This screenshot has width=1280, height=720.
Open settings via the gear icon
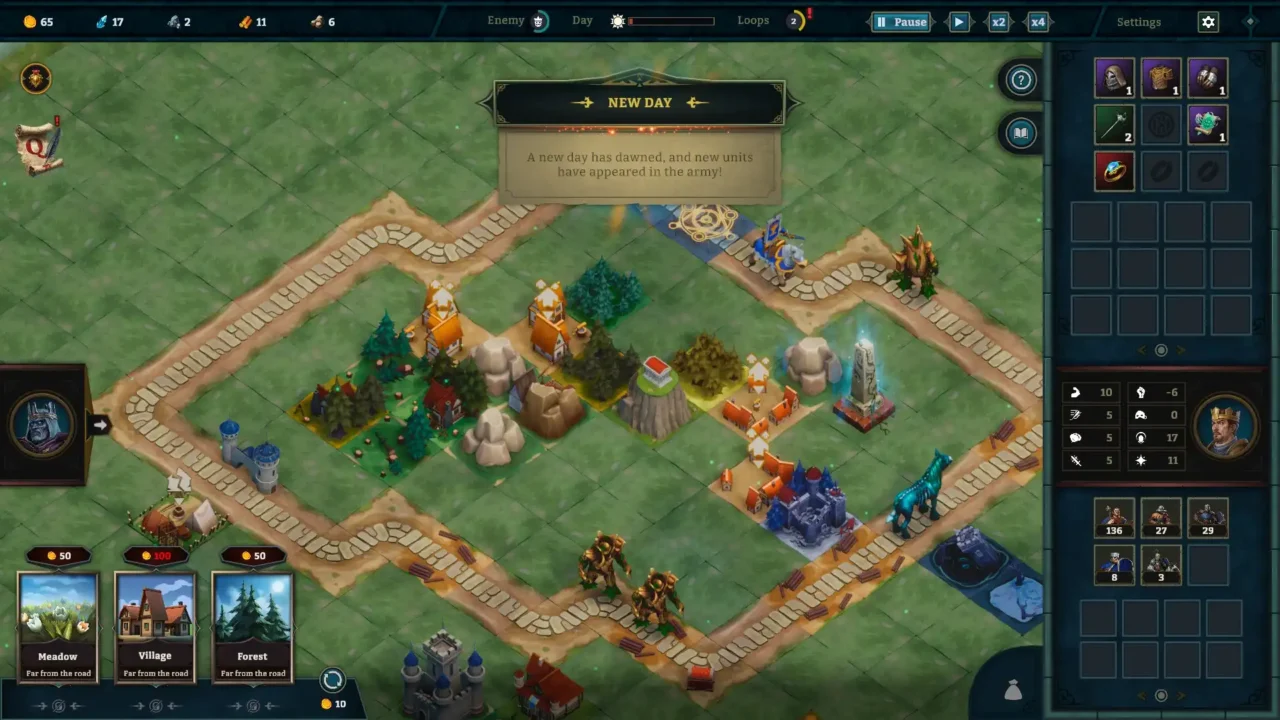[x=1207, y=21]
